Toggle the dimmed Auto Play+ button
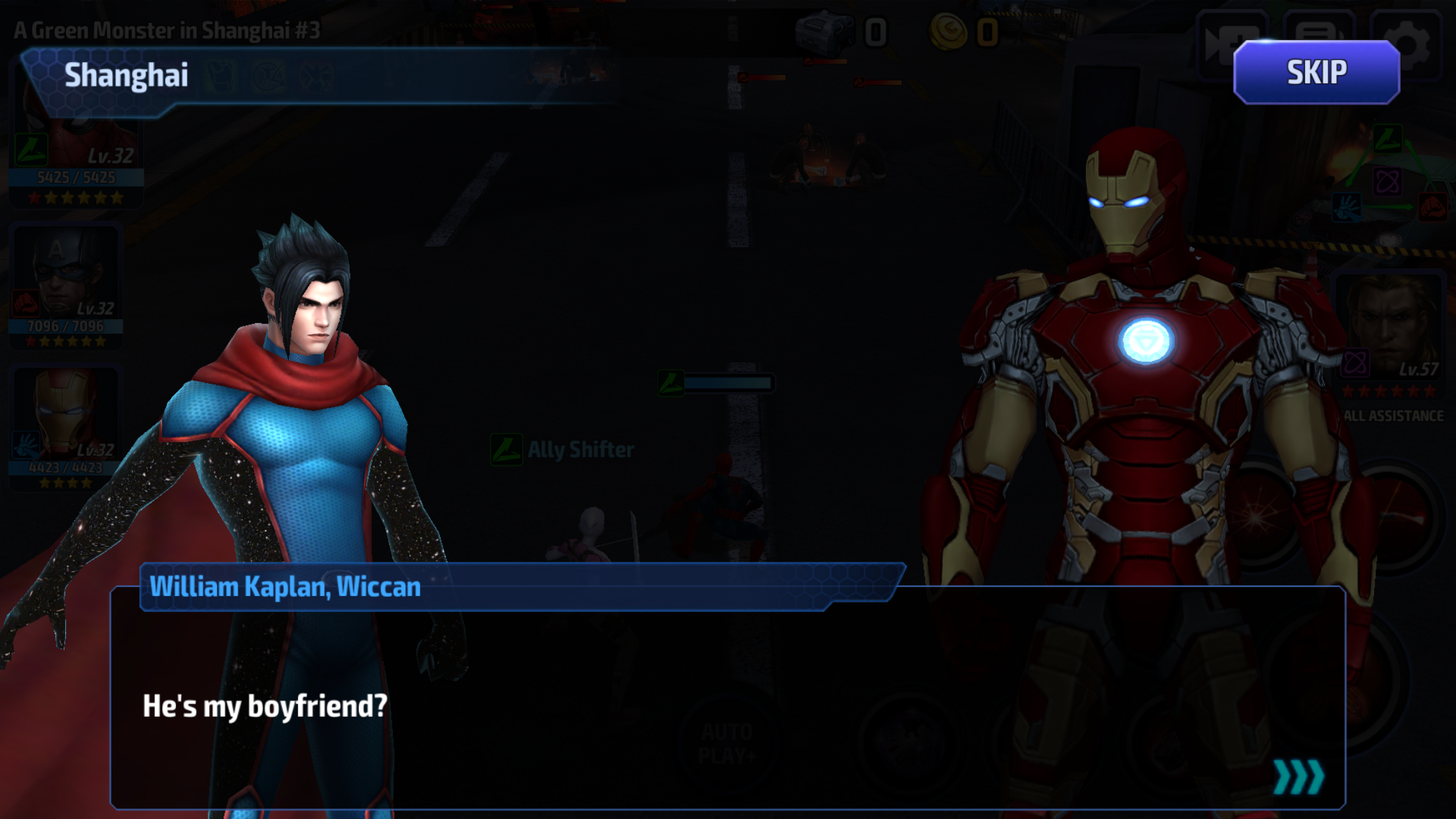 point(725,743)
